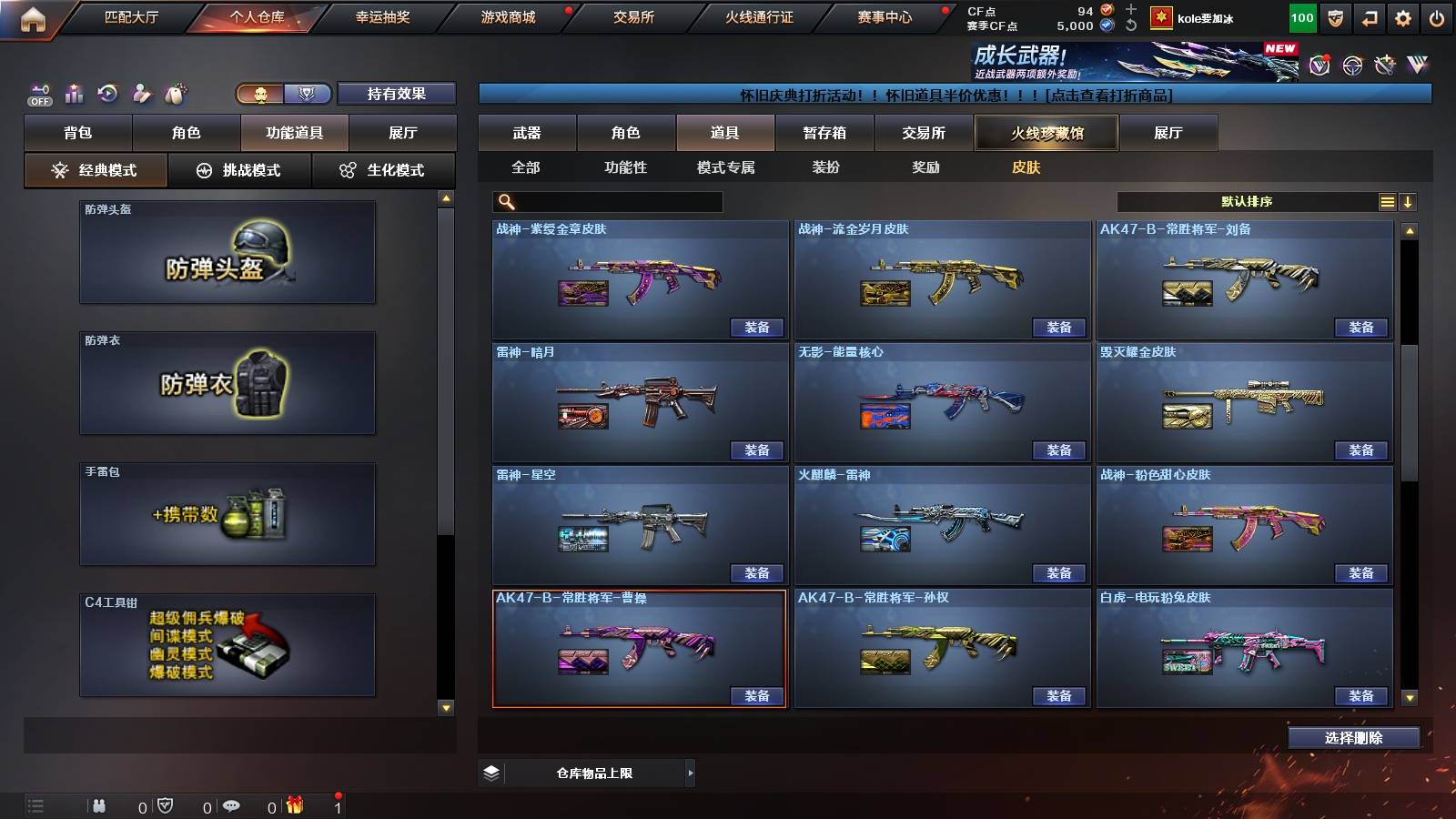The height and width of the screenshot is (819, 1456).
Task: Click the 选择删除 button at bottom right
Action: [1353, 738]
